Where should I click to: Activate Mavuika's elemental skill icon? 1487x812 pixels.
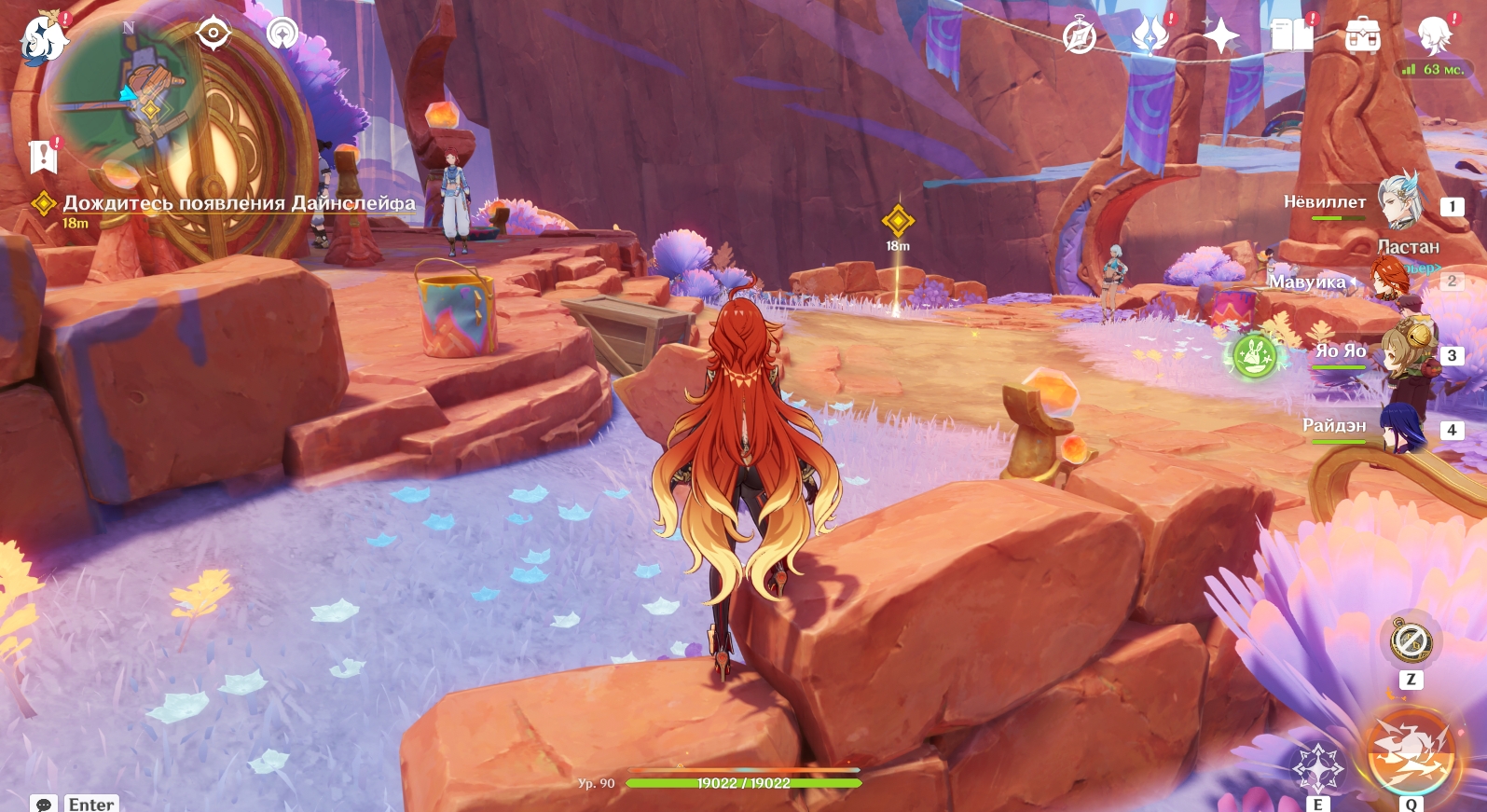coord(1317,769)
